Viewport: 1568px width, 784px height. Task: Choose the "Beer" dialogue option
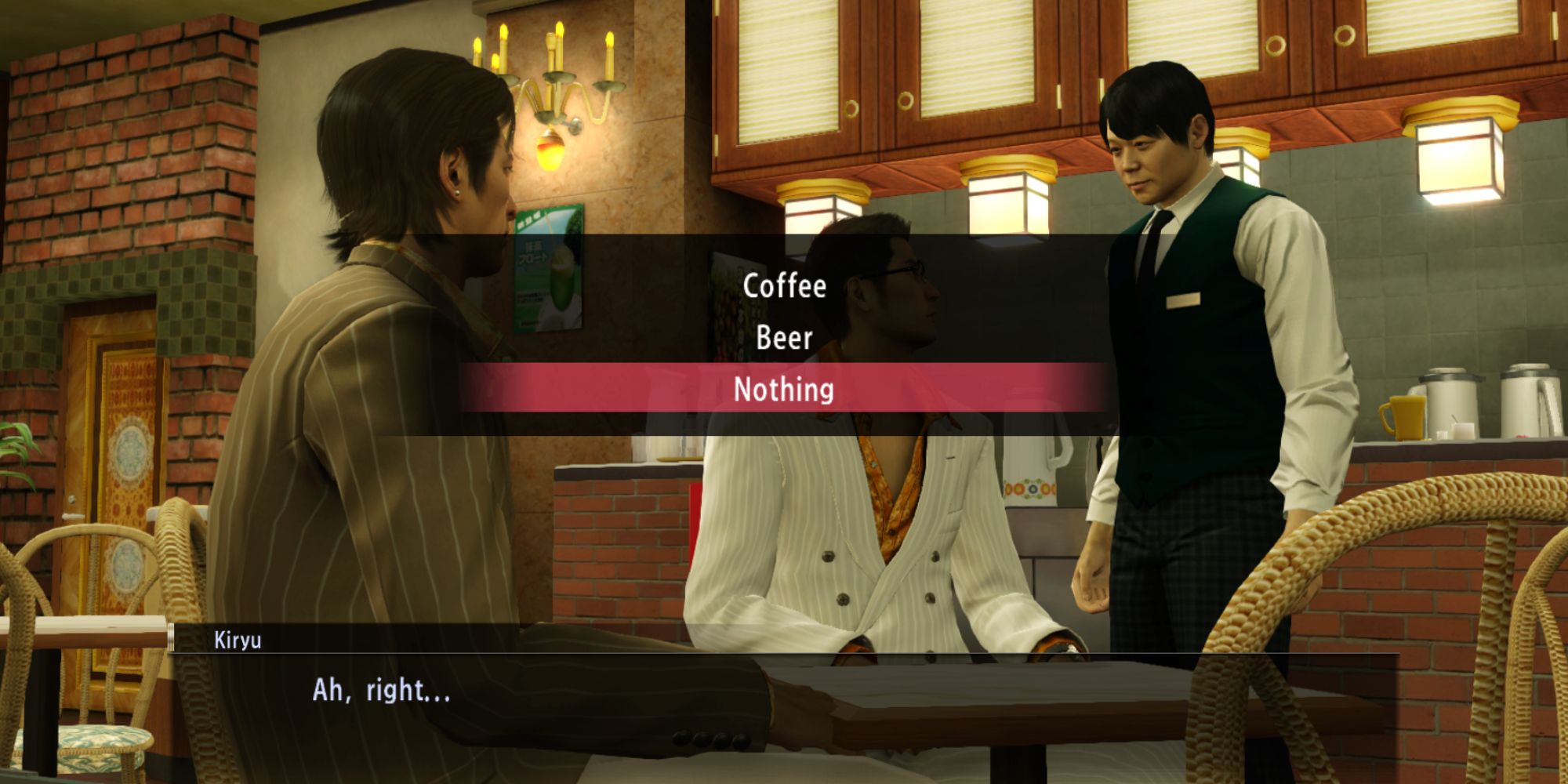tap(784, 339)
